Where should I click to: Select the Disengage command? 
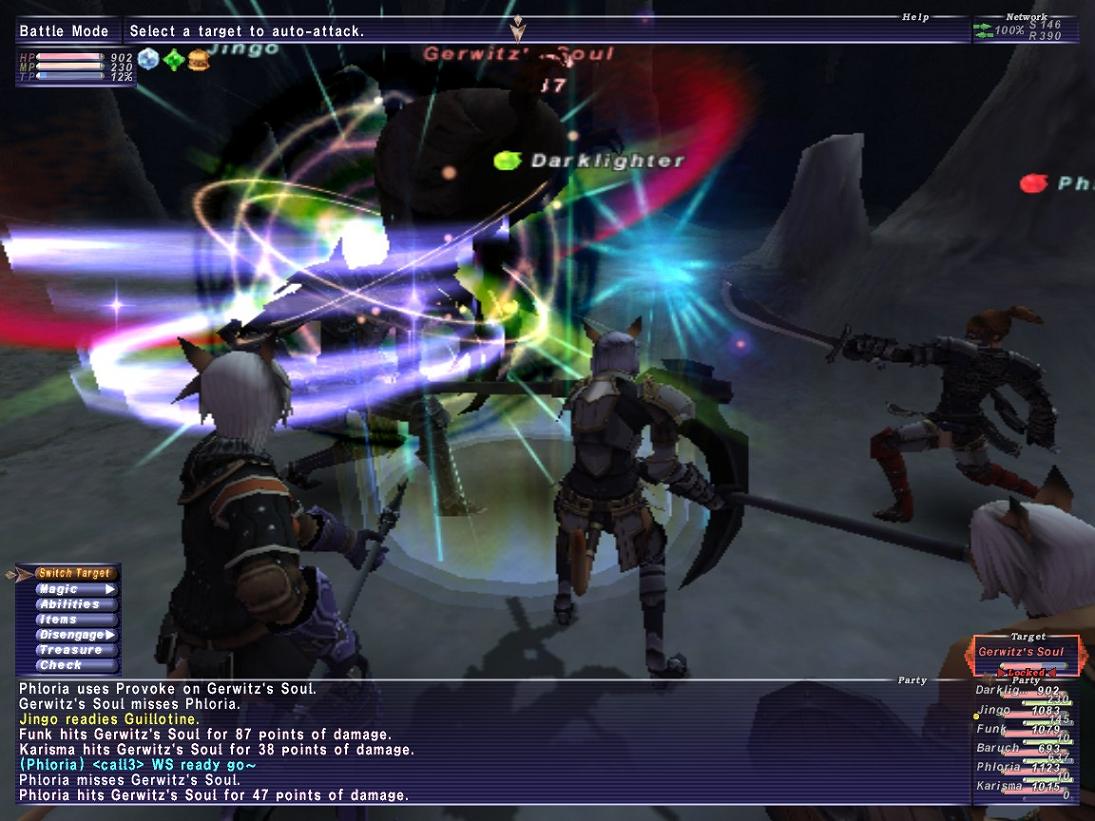[72, 635]
